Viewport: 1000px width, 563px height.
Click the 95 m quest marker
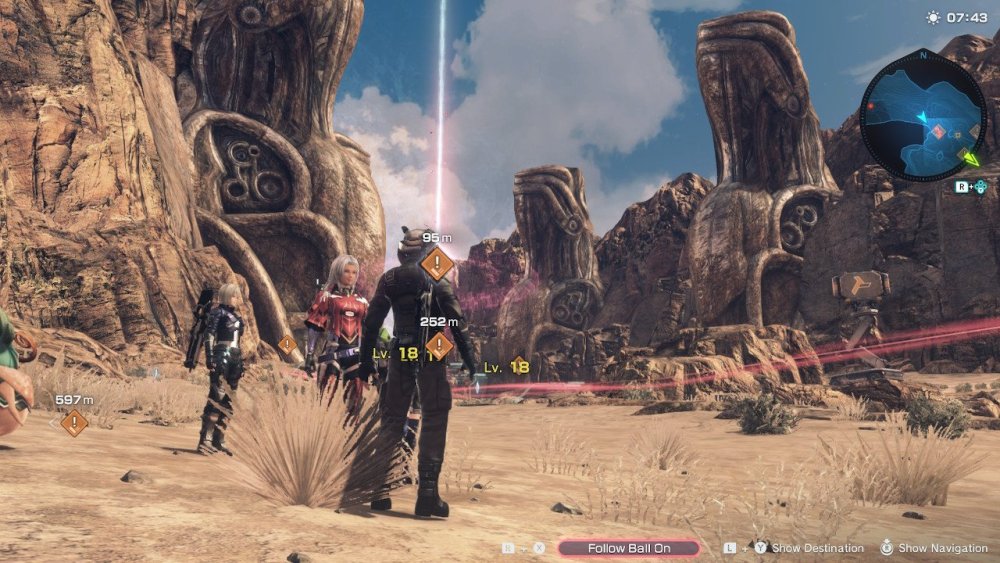pyautogui.click(x=438, y=264)
